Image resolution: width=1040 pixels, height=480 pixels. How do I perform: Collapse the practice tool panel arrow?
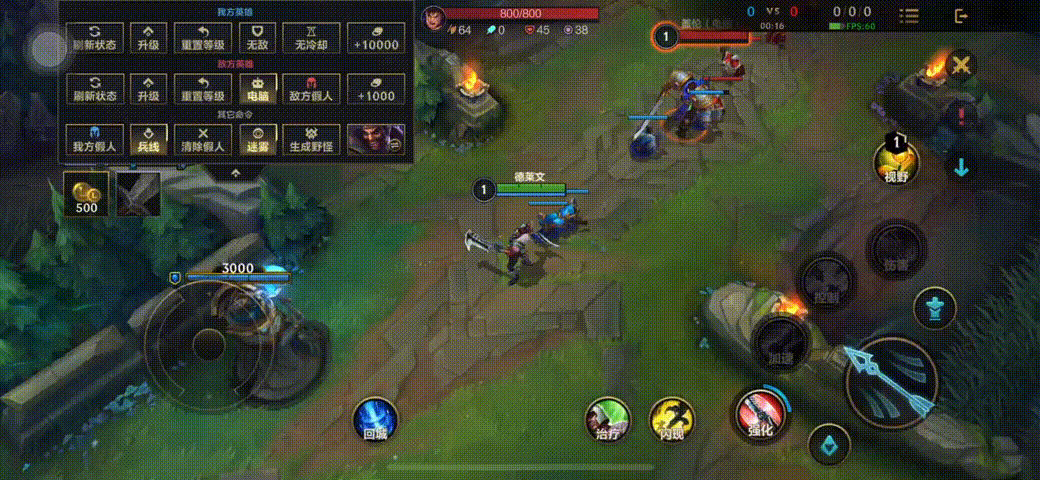tap(236, 172)
